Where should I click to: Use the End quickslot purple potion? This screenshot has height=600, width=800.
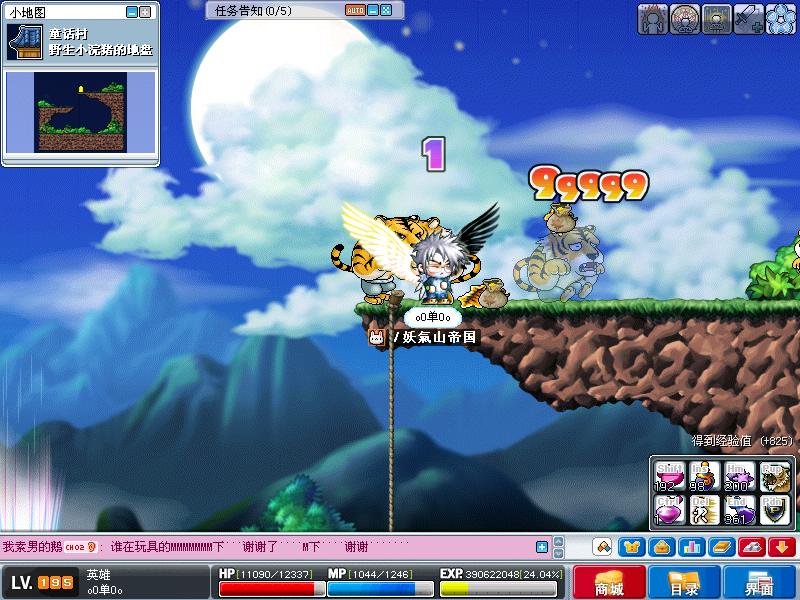(x=737, y=511)
